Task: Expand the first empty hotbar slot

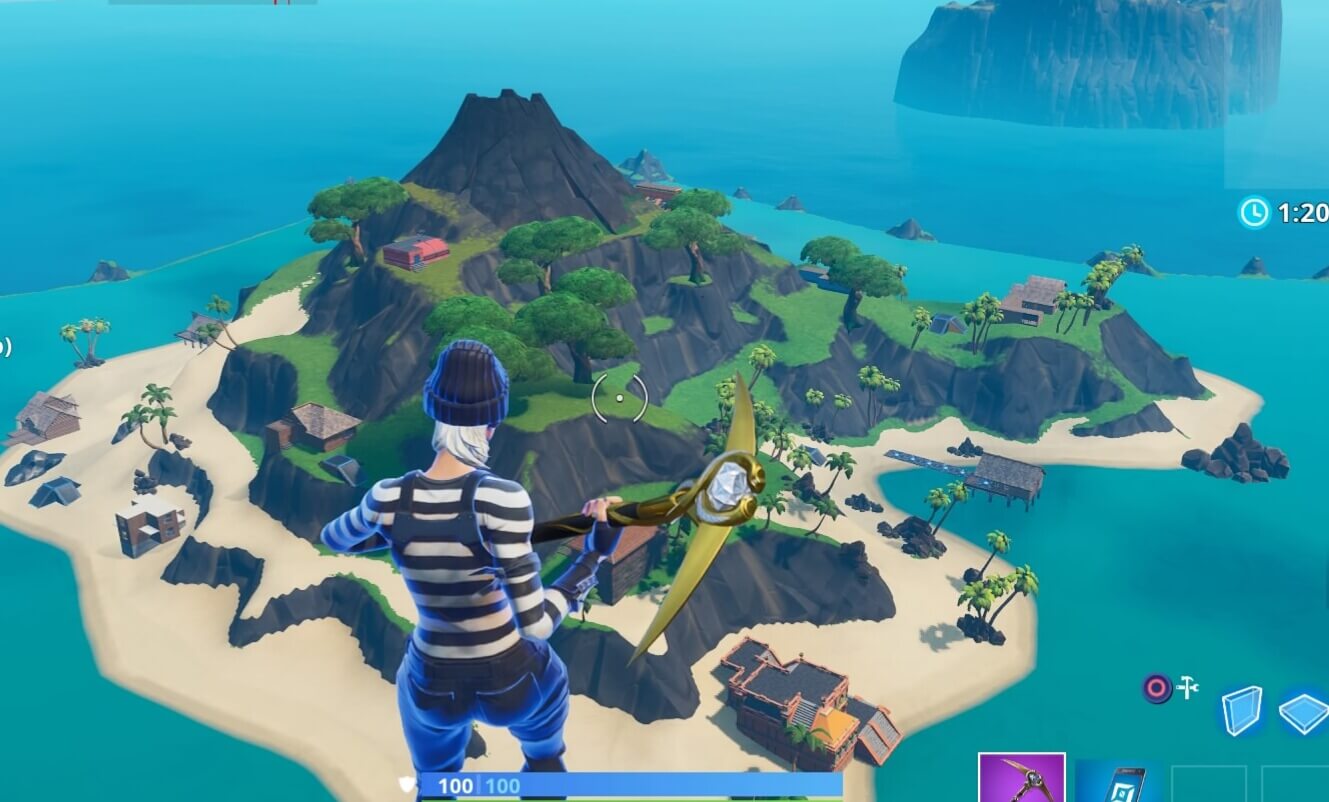Action: pos(1209,783)
